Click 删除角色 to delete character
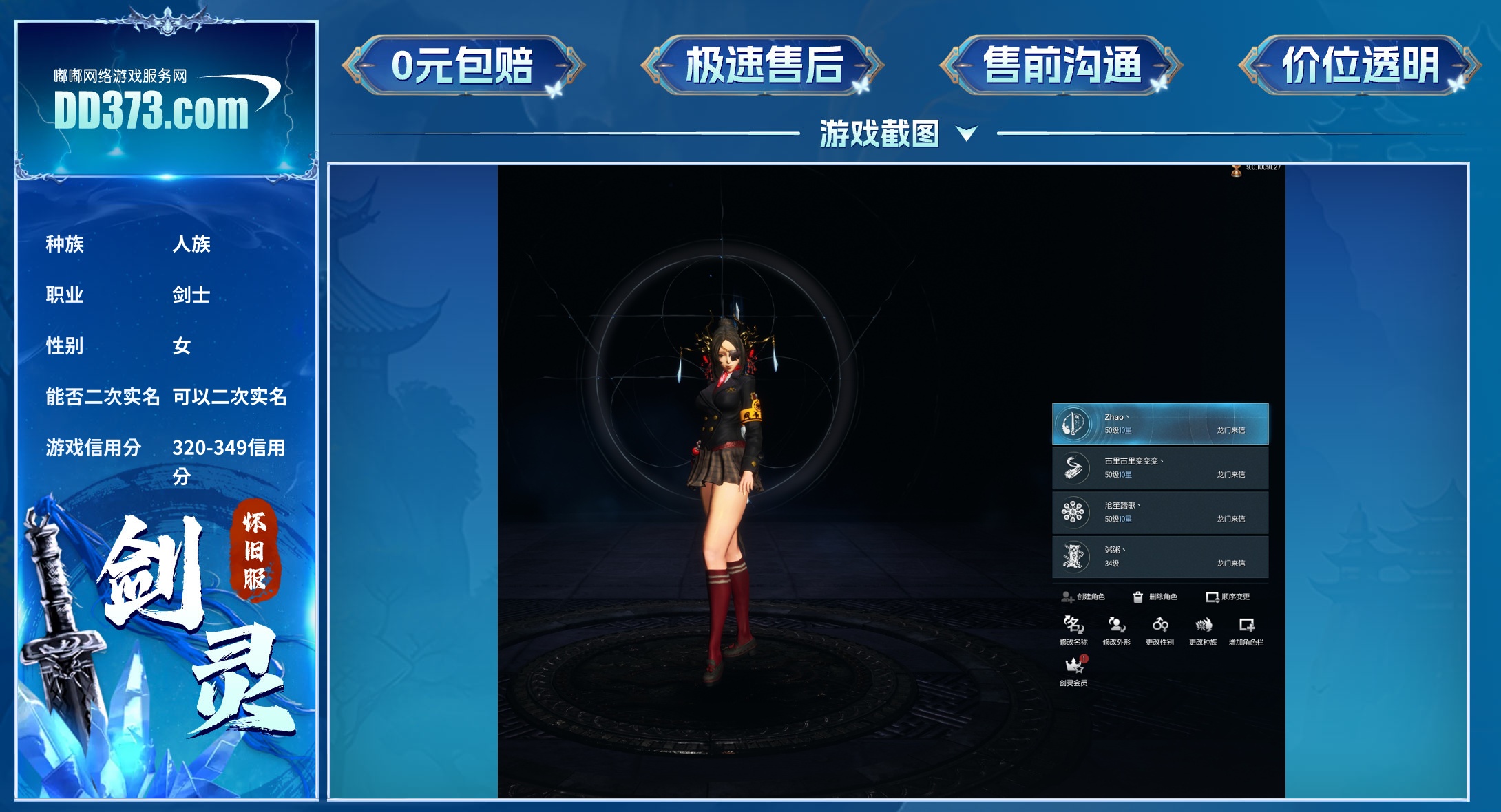This screenshot has width=1501, height=812. 1155,597
